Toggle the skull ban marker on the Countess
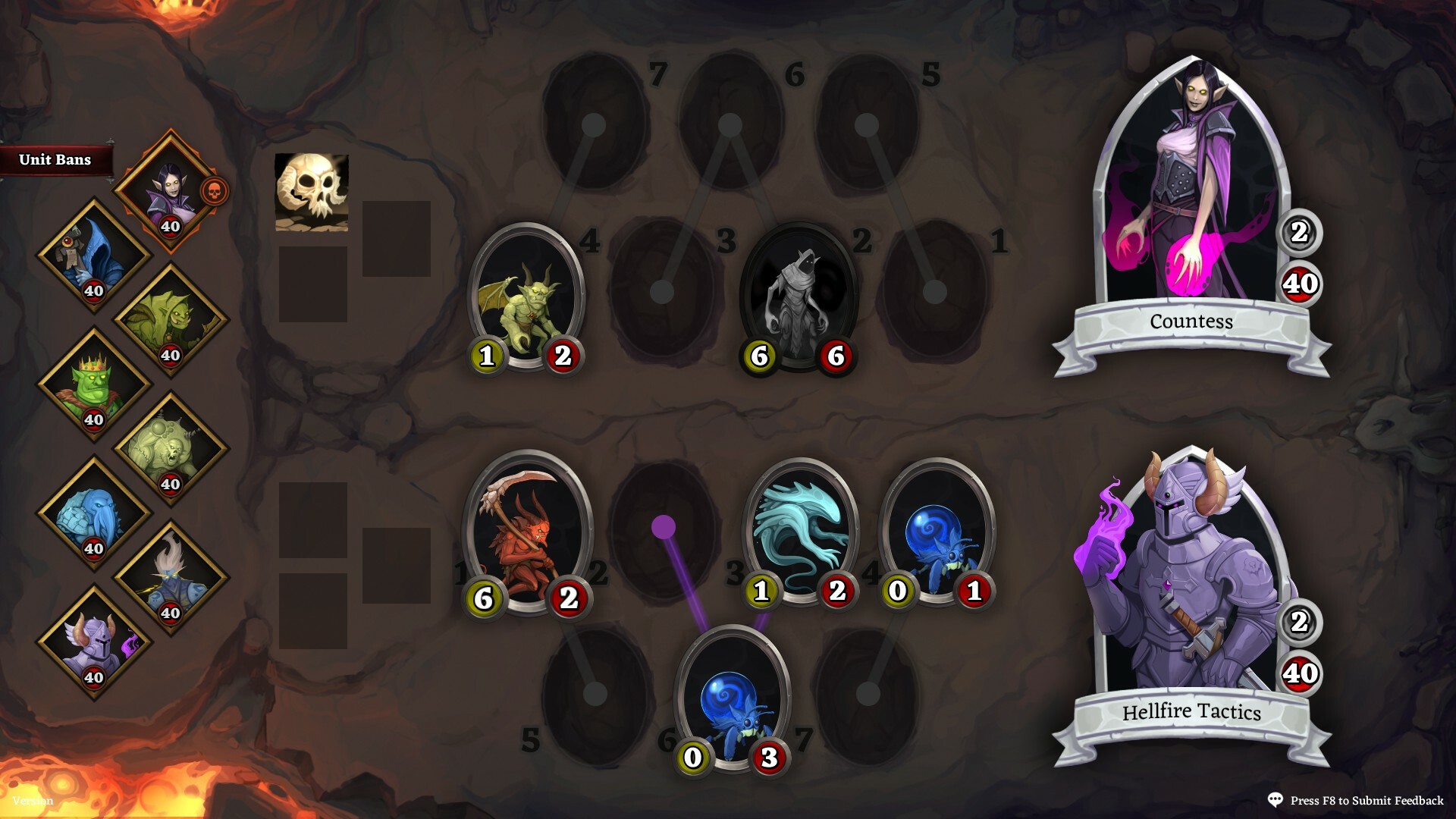The width and height of the screenshot is (1456, 819). (x=215, y=192)
